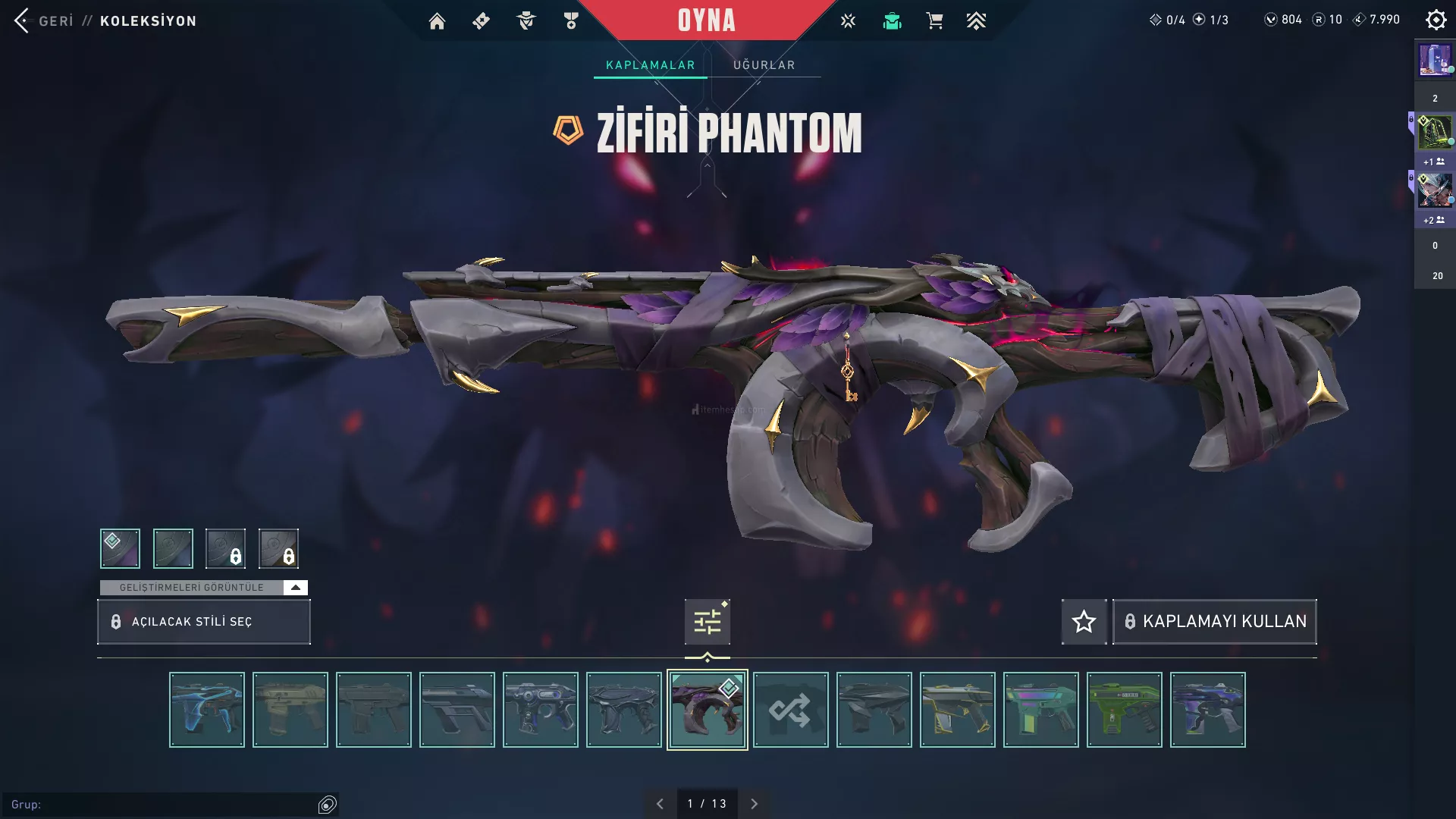Select the random shuffle skin tile
The height and width of the screenshot is (819, 1456).
tap(790, 710)
